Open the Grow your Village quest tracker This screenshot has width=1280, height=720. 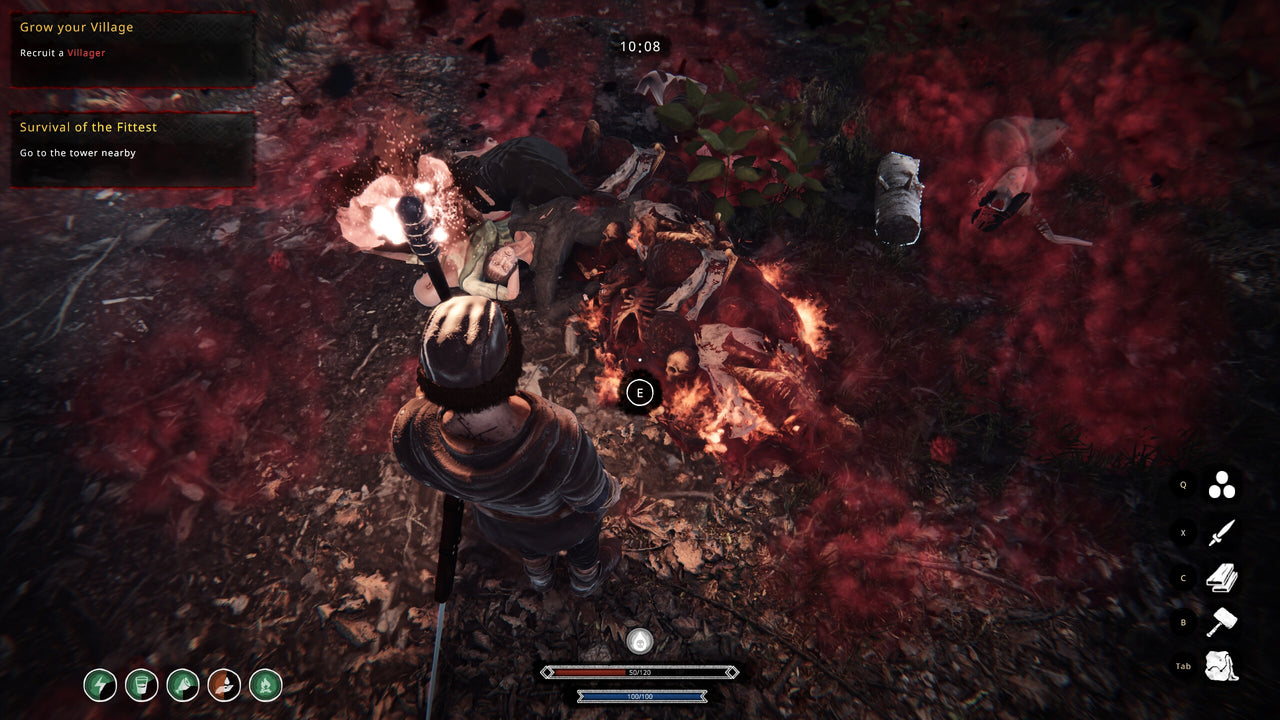click(133, 49)
